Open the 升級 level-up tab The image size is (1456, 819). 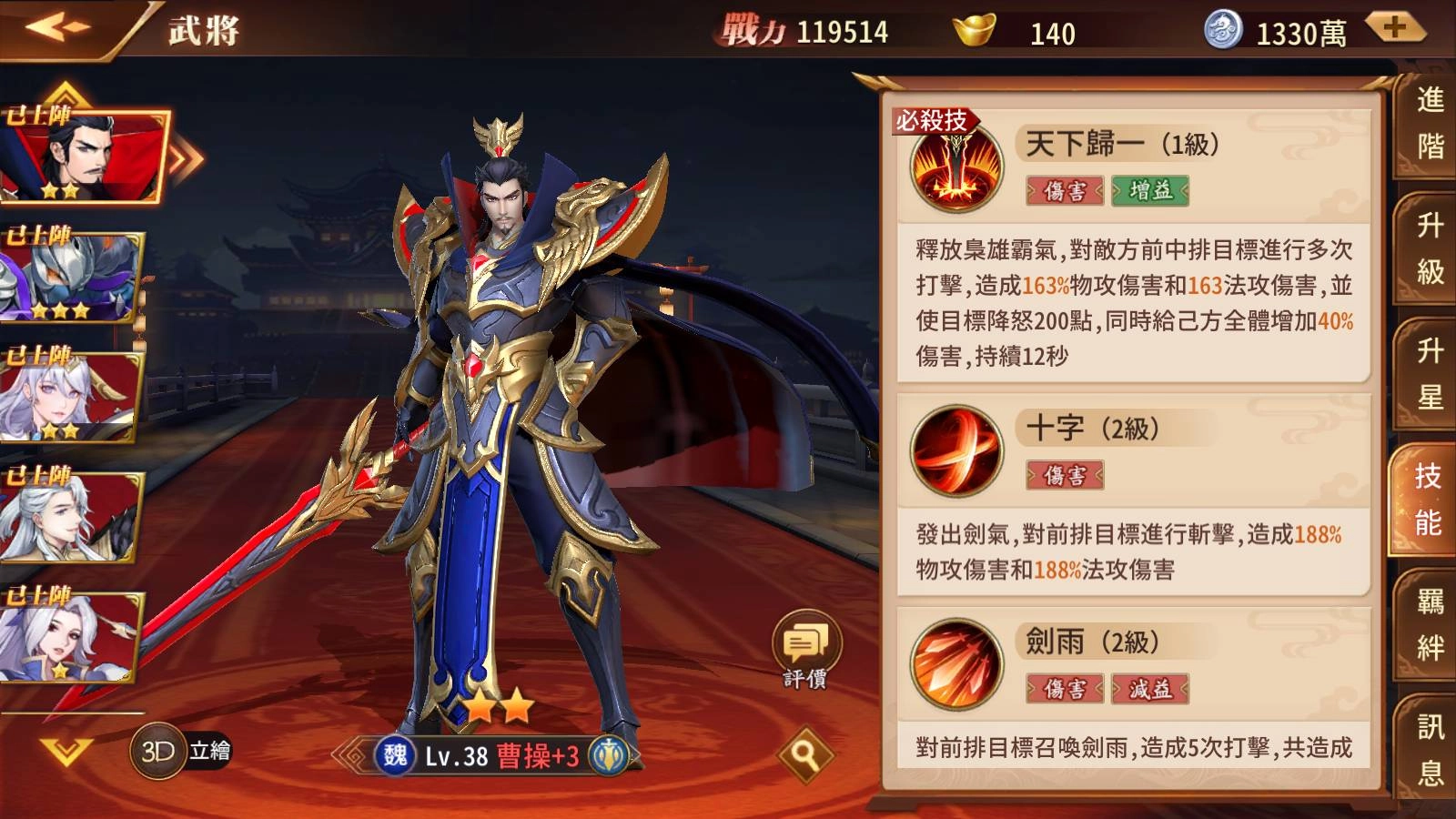[1429, 248]
